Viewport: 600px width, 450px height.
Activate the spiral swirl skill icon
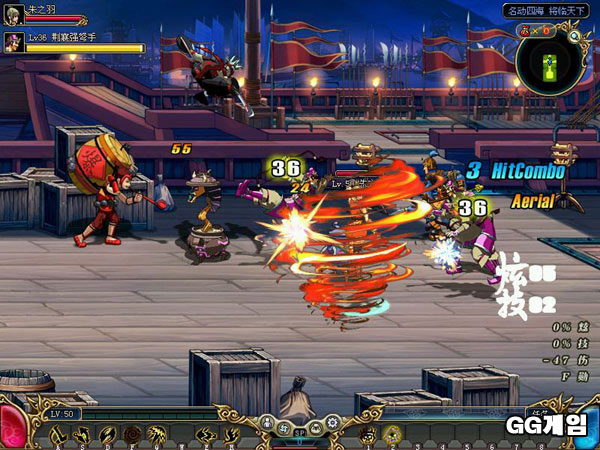click(132, 434)
